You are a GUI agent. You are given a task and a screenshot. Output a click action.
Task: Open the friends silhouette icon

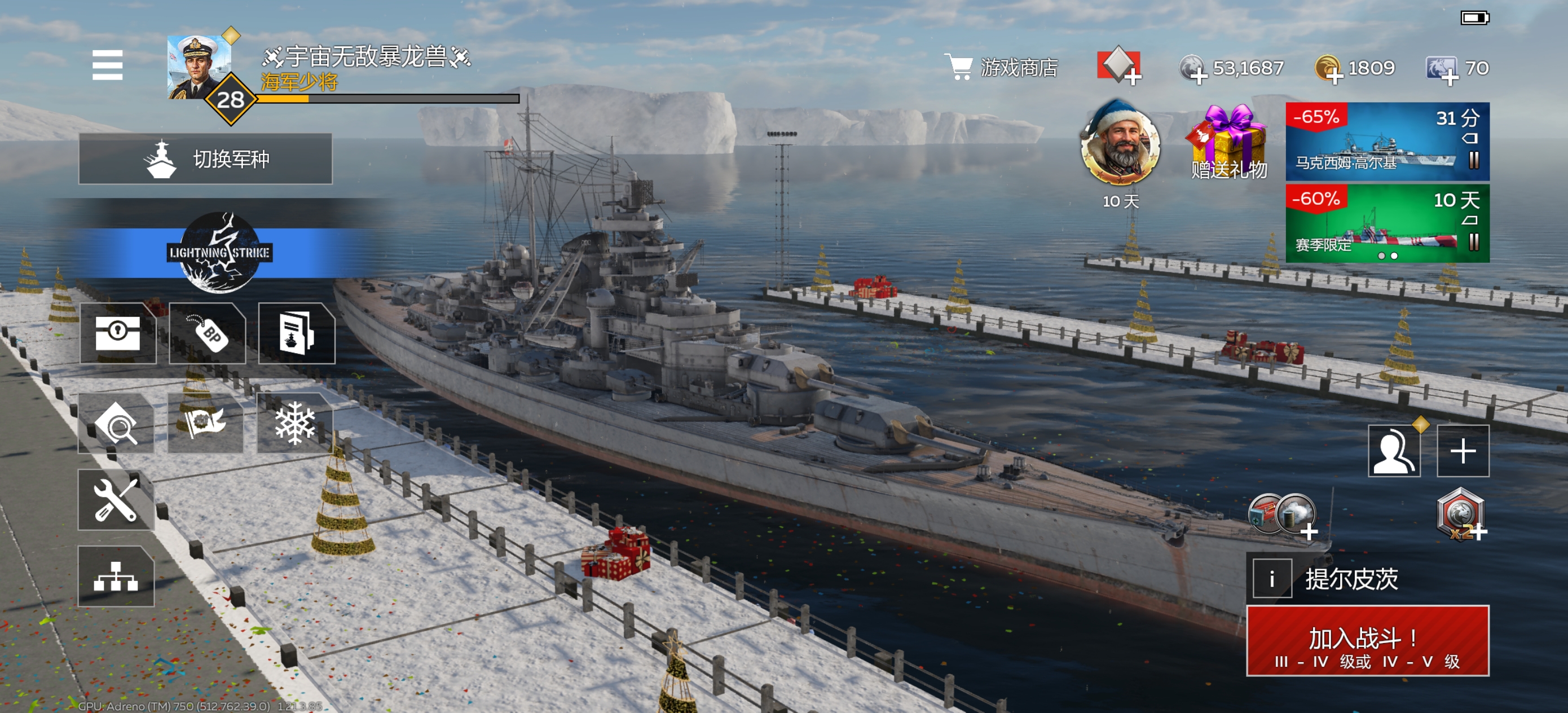click(1394, 451)
